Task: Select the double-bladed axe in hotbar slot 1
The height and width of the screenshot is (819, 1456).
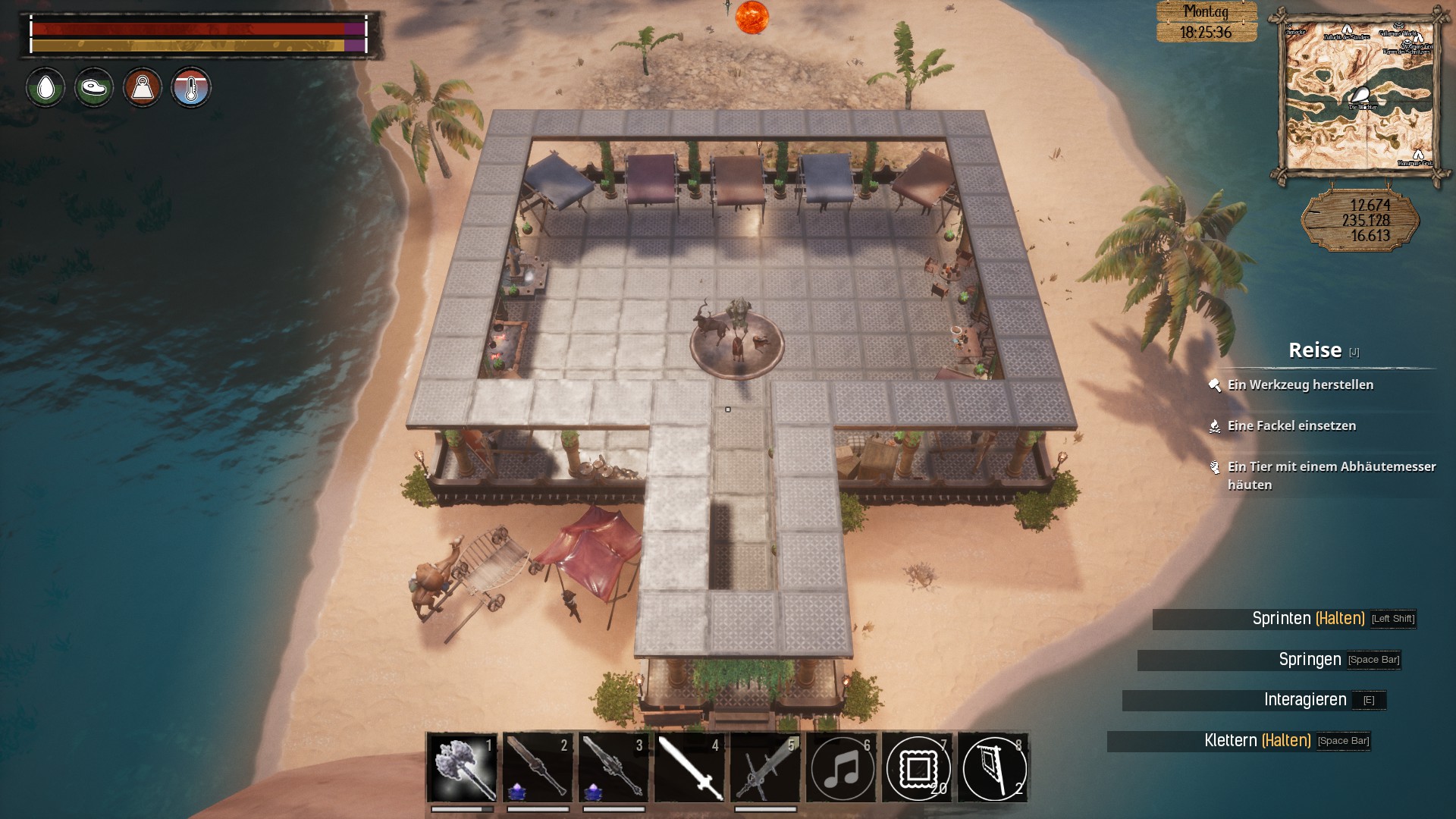Action: click(x=462, y=767)
